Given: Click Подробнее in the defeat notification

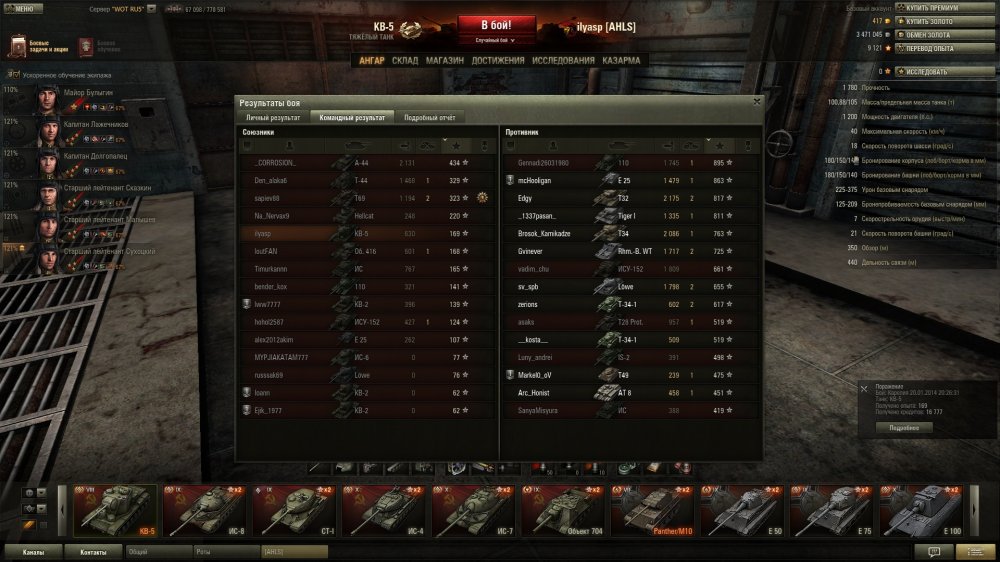Looking at the screenshot, I should [904, 427].
